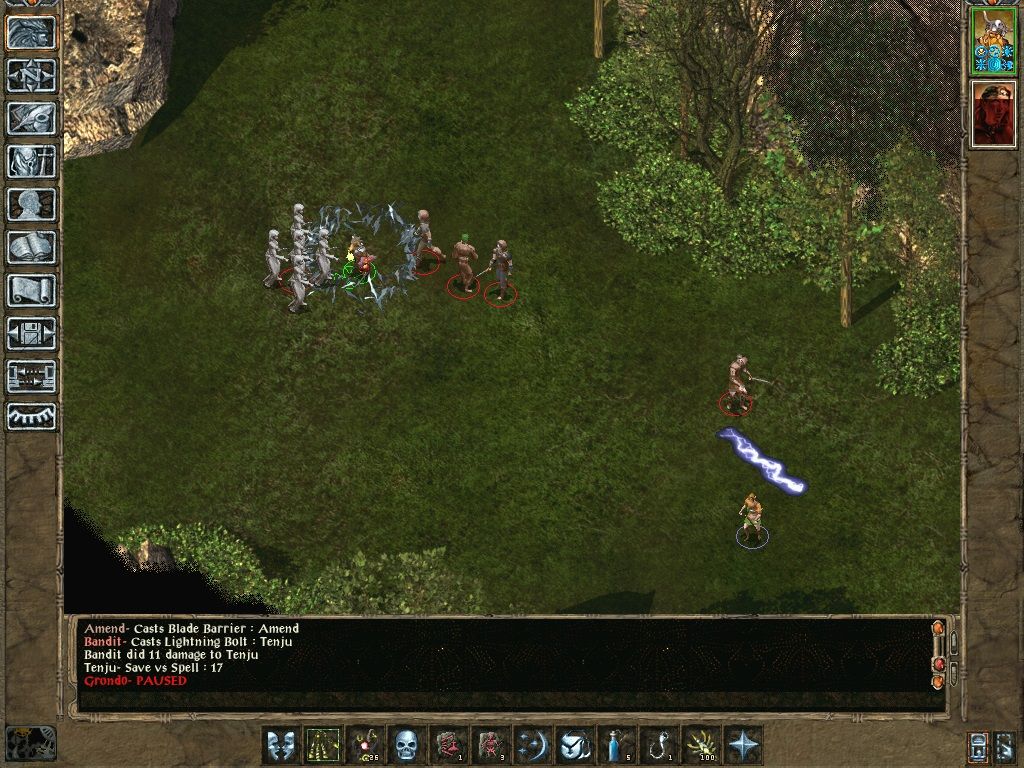The width and height of the screenshot is (1024, 768).
Task: Return to the game view button
Action: pyautogui.click(x=31, y=32)
